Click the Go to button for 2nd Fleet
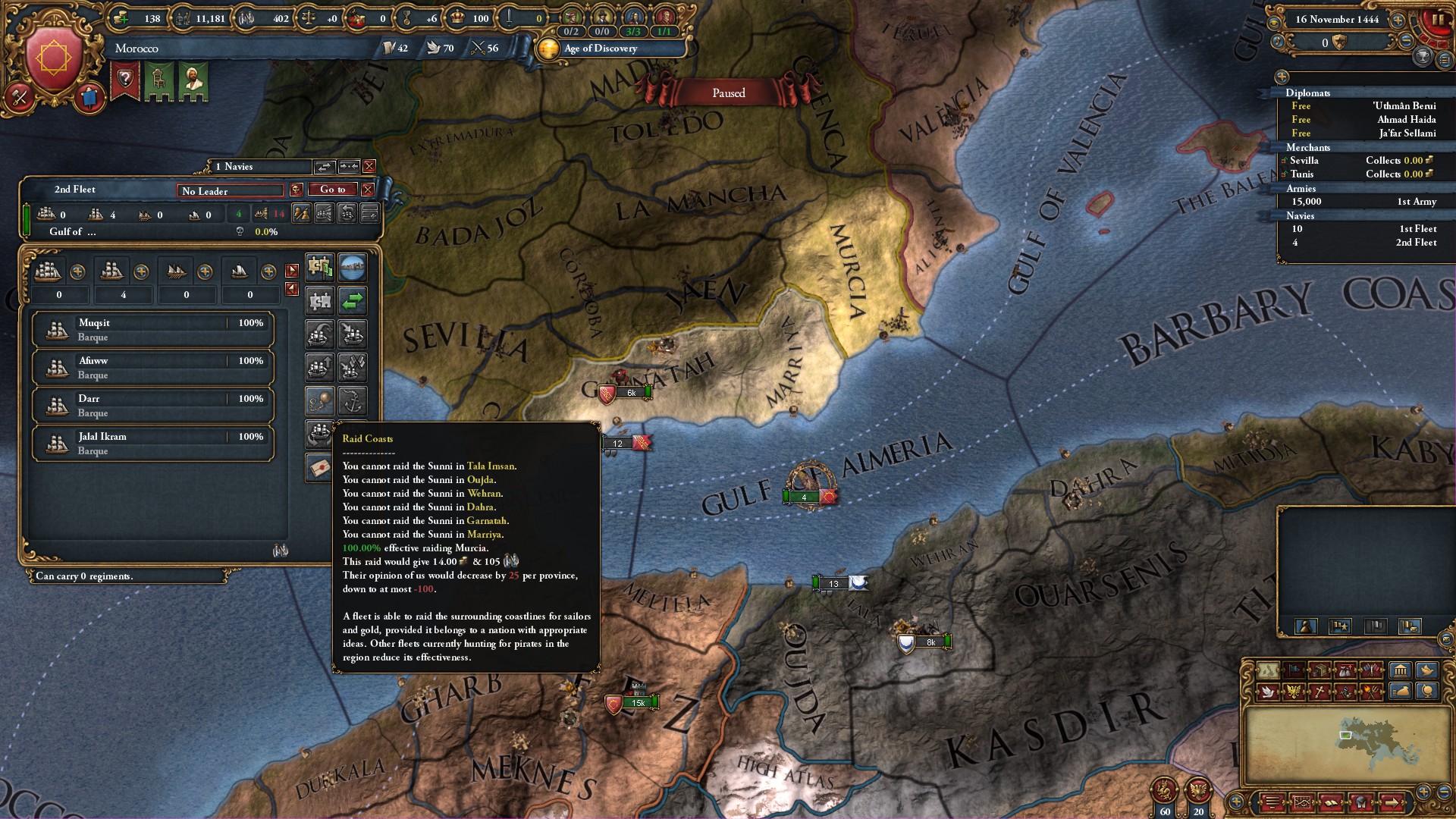1456x819 pixels. point(332,190)
